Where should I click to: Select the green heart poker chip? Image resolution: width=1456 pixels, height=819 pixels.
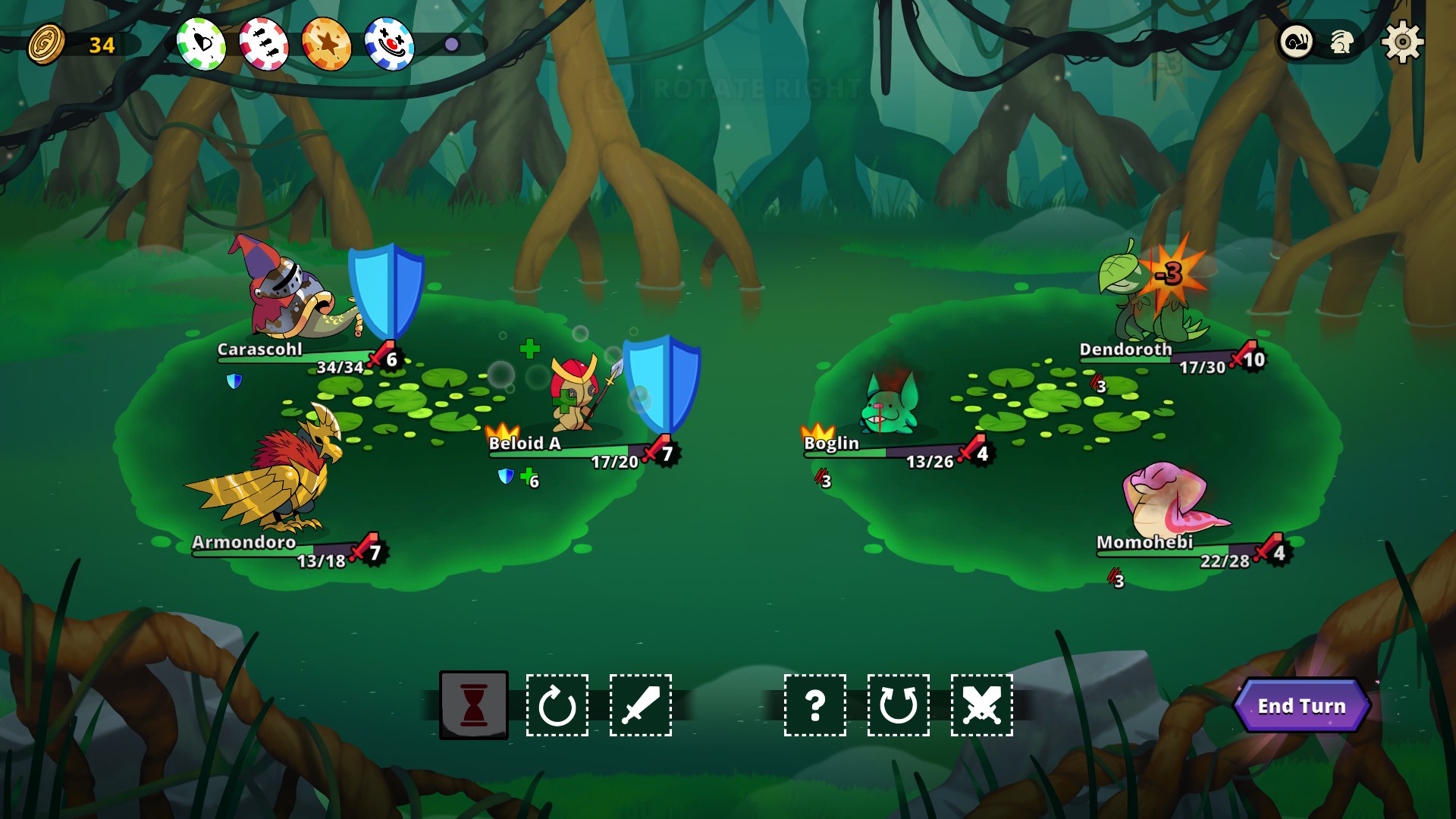point(202,44)
